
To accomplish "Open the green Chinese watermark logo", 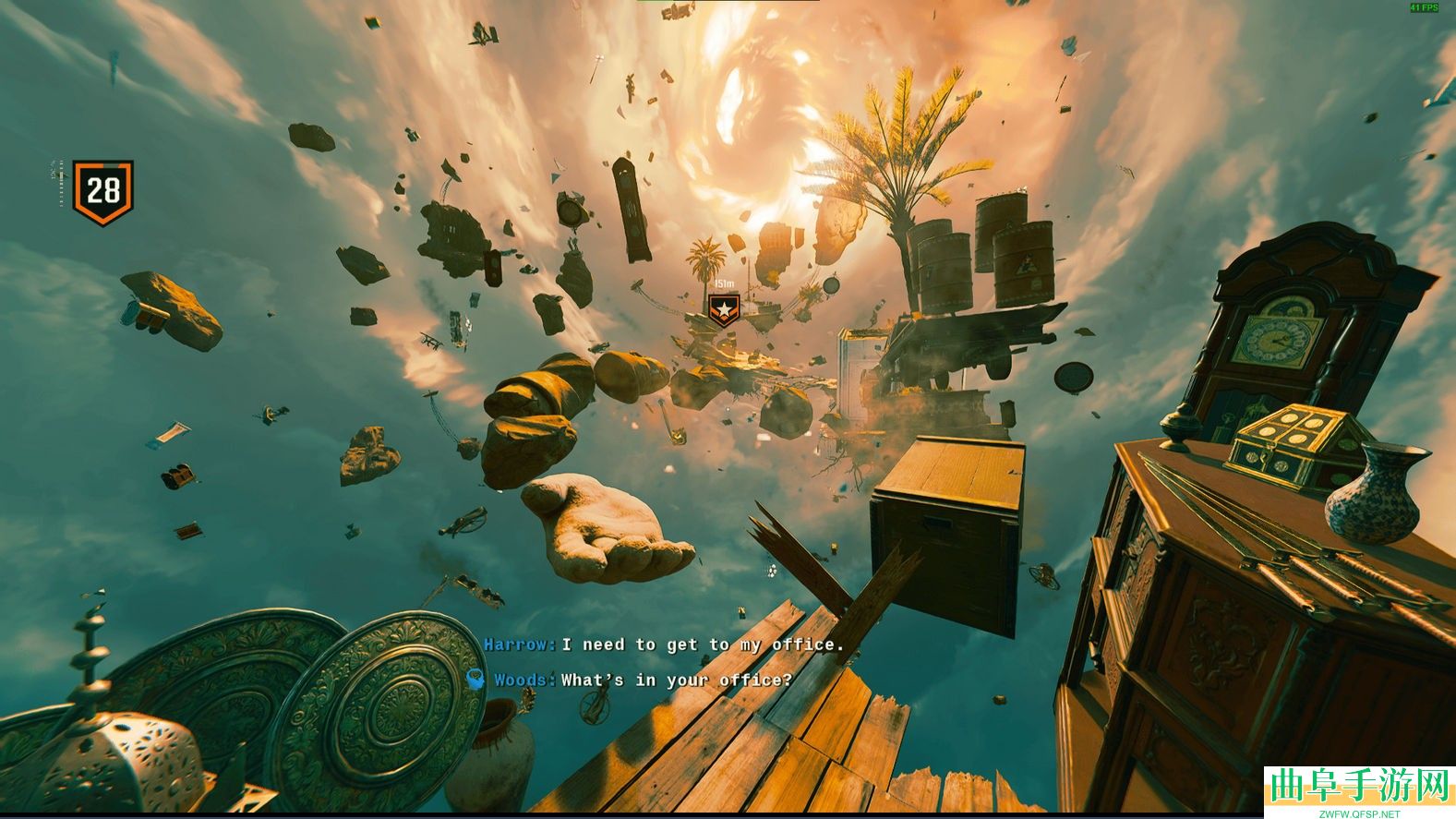I will (x=1358, y=788).
